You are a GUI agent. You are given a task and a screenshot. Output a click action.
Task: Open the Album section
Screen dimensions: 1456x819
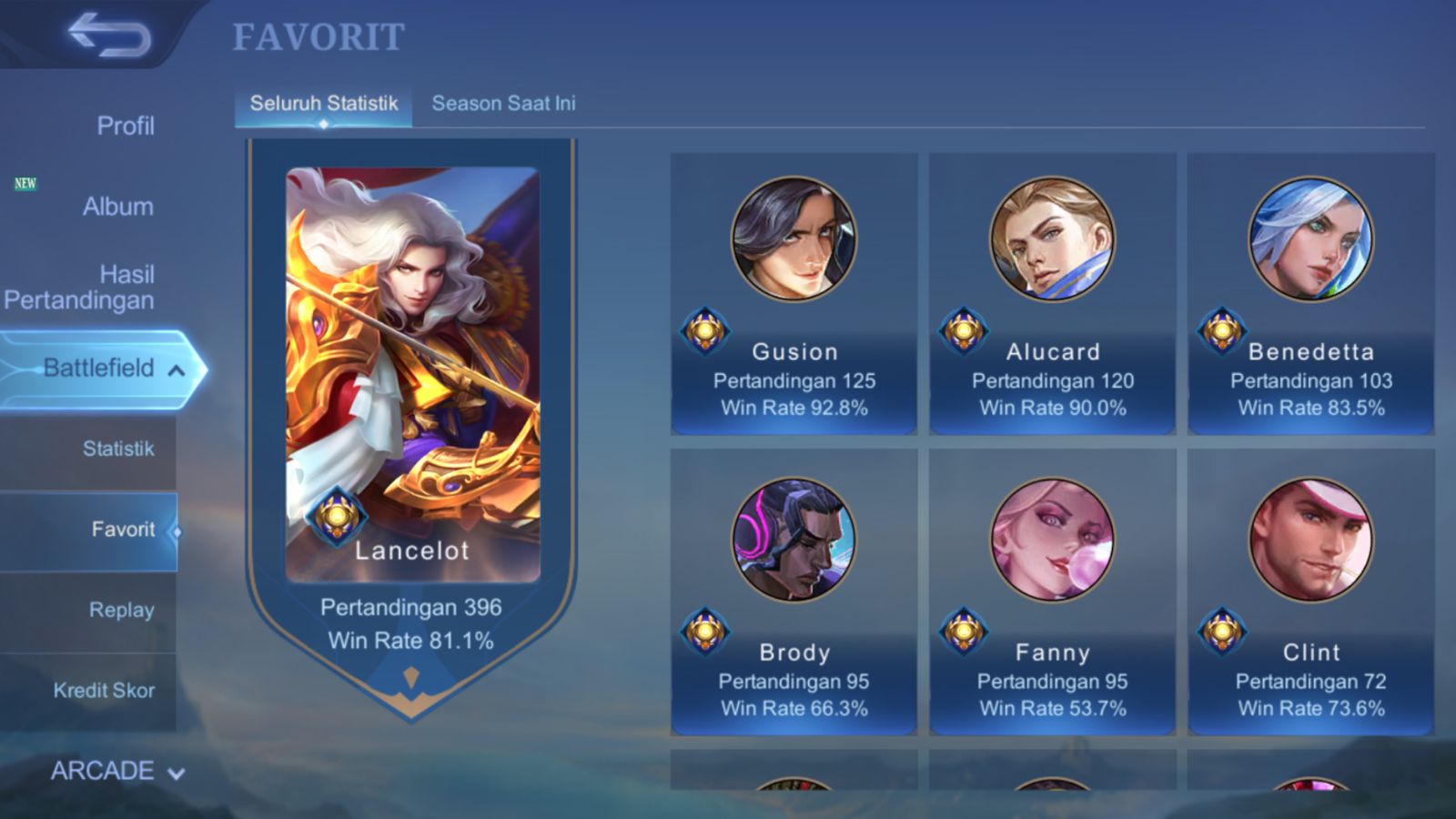pyautogui.click(x=117, y=207)
